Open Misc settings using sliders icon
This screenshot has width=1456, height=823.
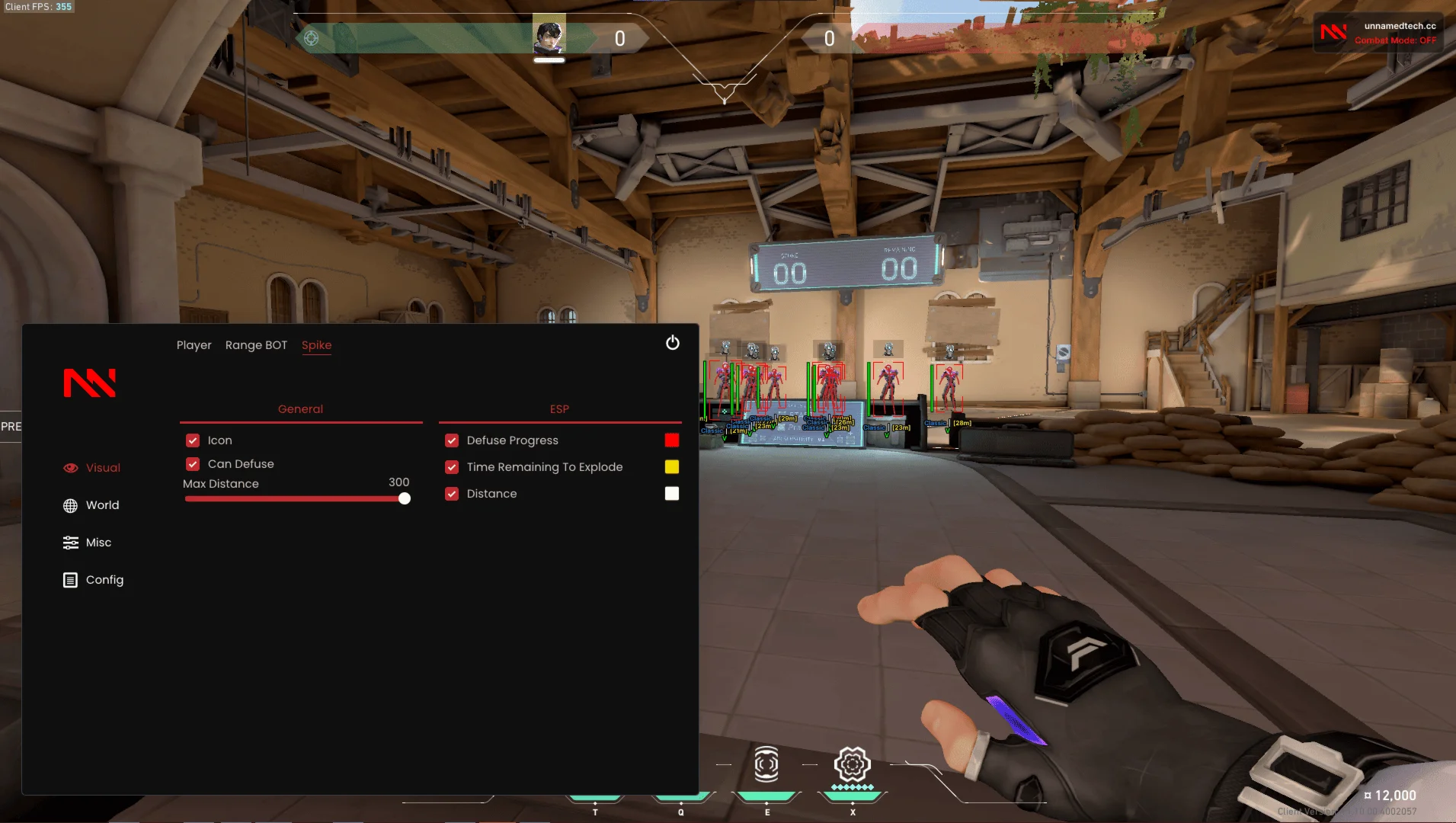click(x=71, y=542)
